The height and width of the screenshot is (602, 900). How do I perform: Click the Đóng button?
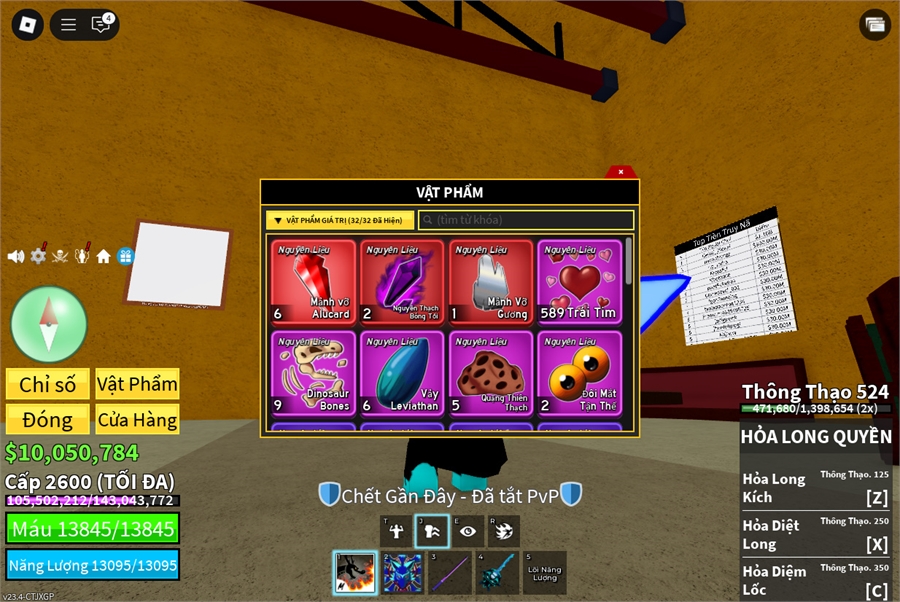coord(48,419)
